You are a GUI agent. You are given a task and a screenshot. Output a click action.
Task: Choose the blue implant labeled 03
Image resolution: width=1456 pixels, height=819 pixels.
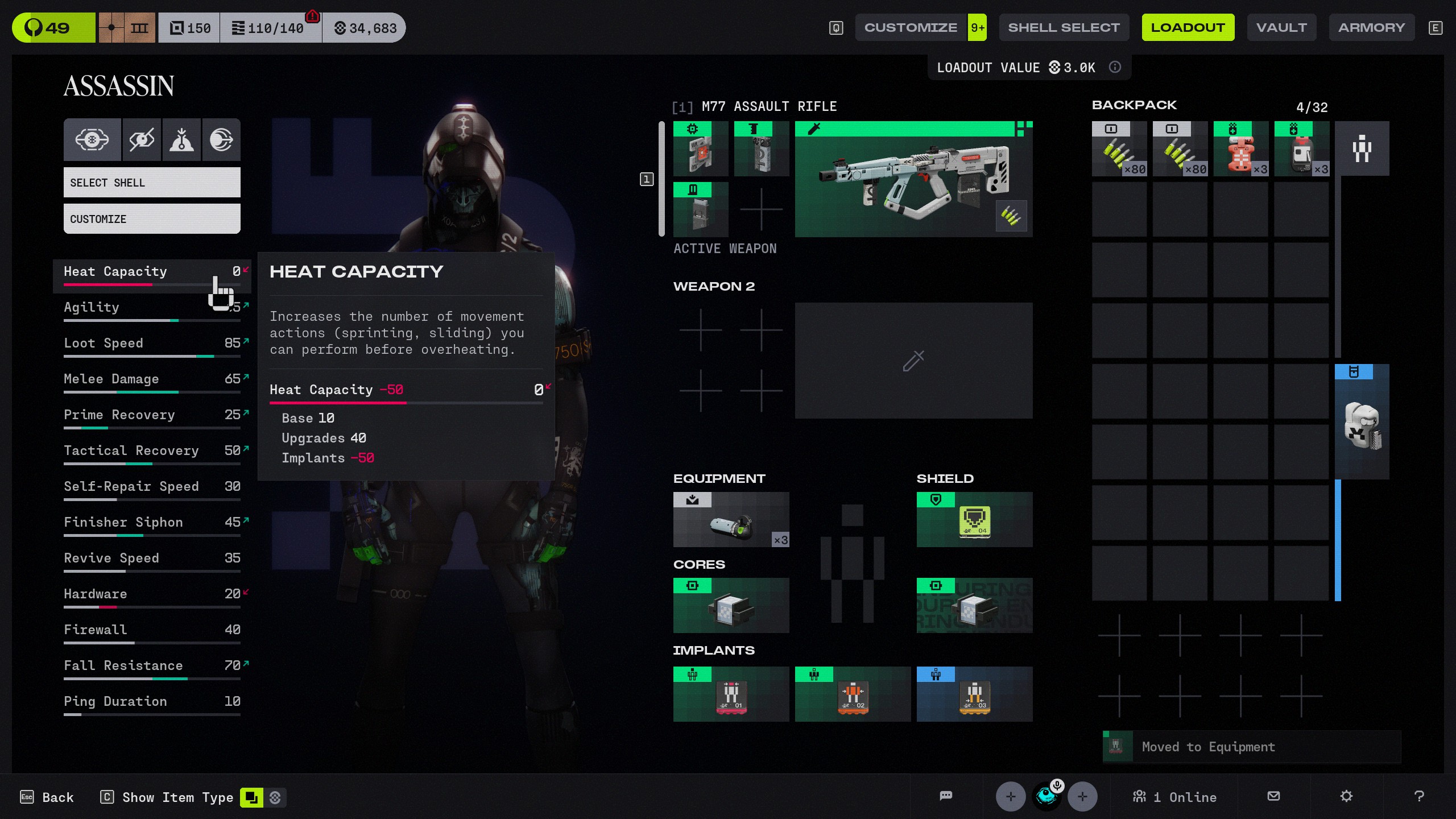974,694
